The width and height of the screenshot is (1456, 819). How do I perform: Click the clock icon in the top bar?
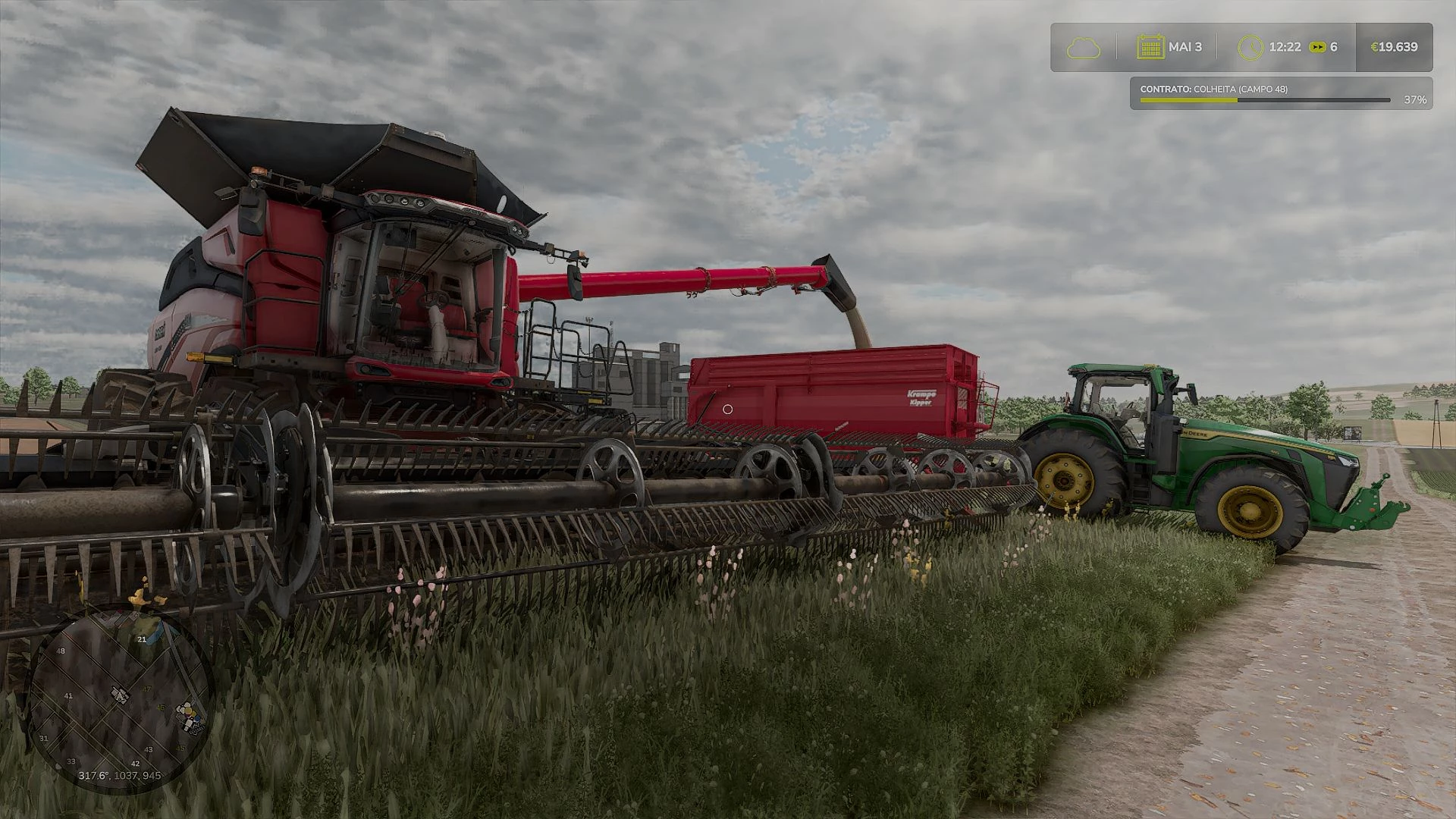1250,48
